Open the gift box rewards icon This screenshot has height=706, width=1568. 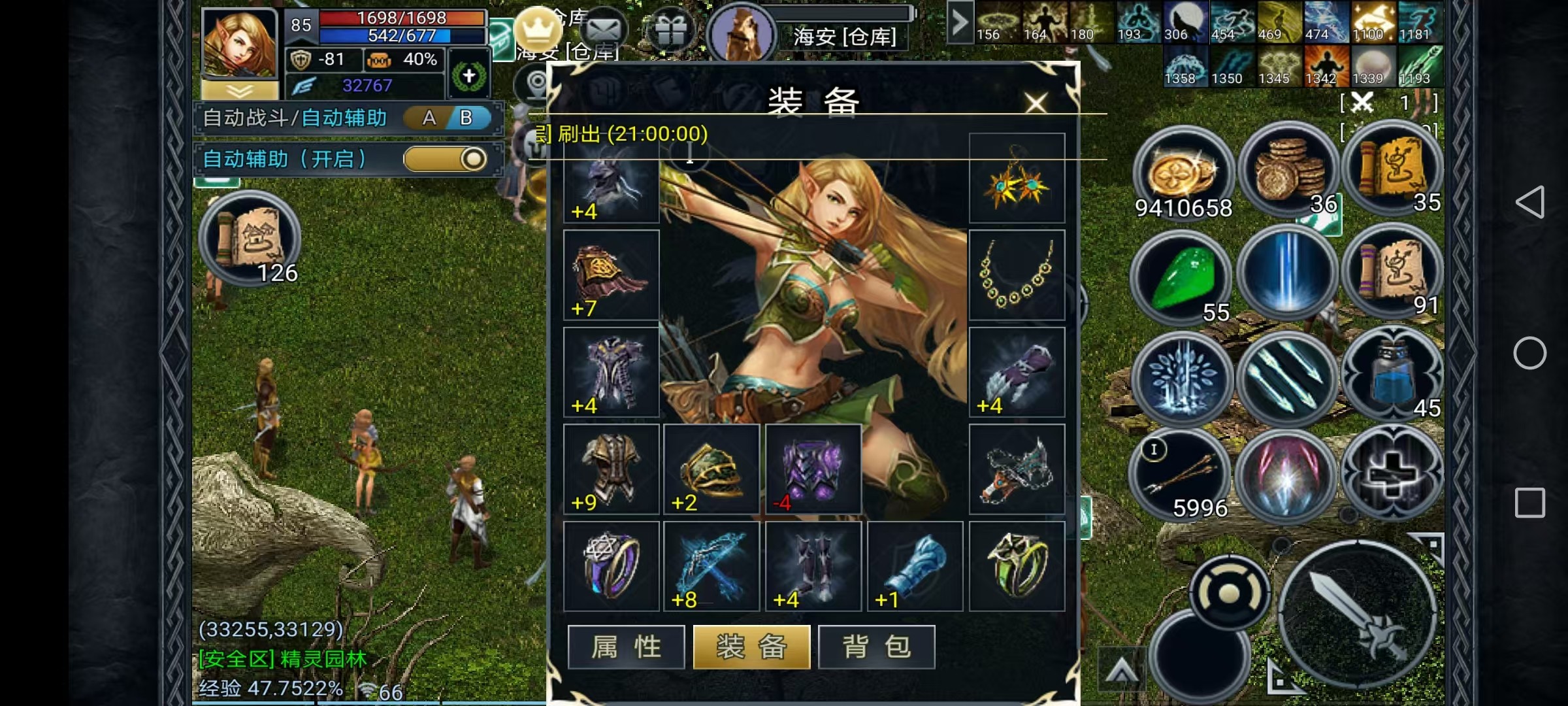(x=670, y=29)
